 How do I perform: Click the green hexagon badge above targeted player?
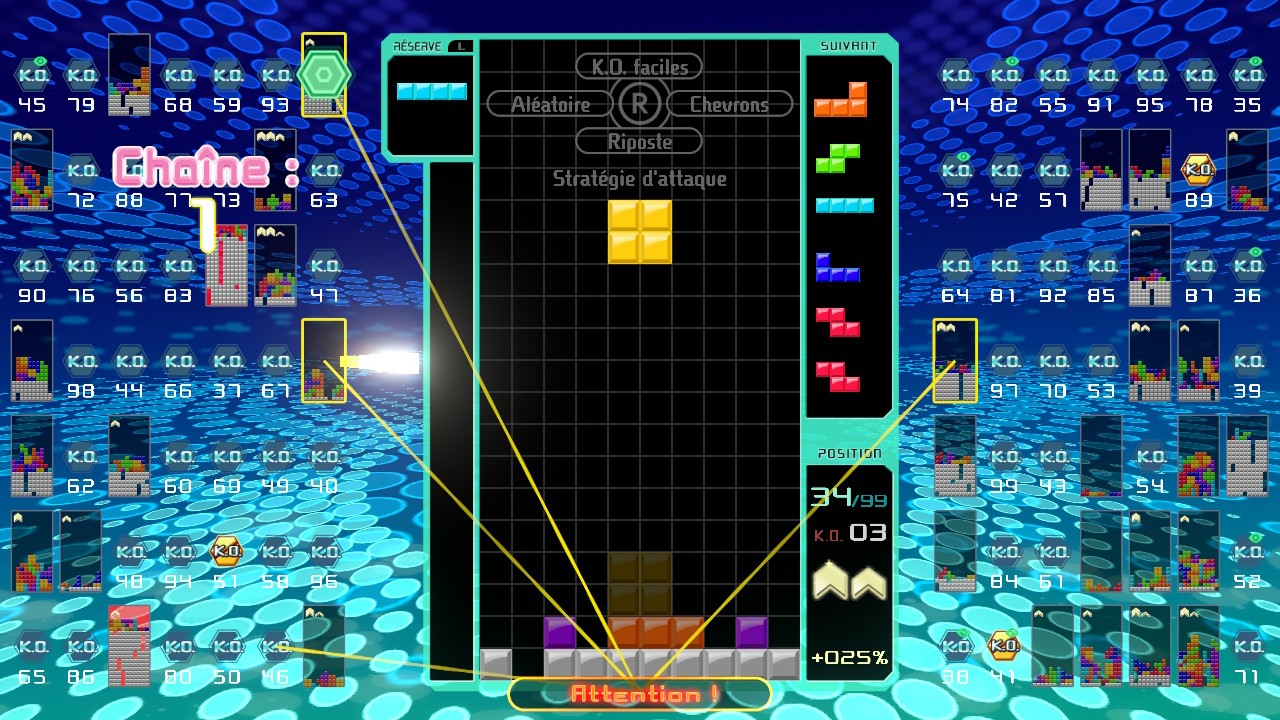324,72
